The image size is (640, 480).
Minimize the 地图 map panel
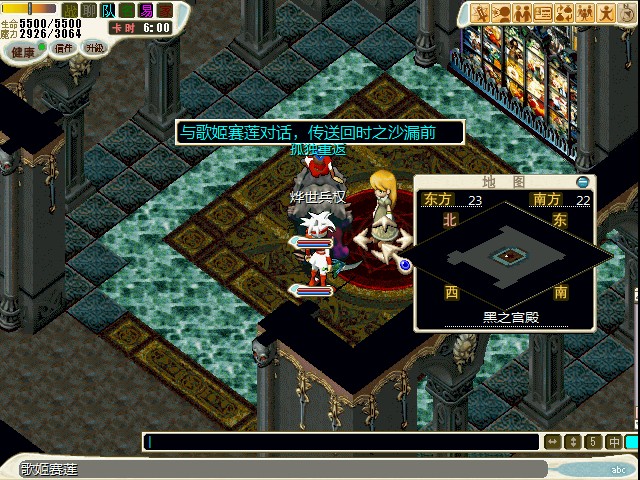[584, 182]
